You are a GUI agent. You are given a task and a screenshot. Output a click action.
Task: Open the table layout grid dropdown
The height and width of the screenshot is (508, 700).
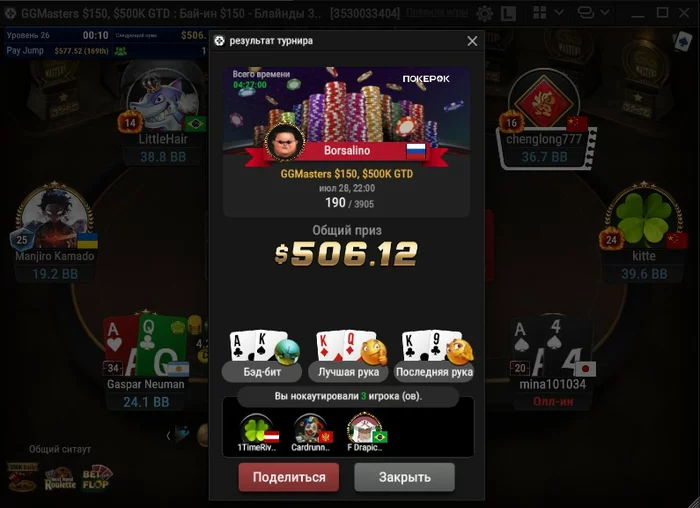tap(545, 13)
